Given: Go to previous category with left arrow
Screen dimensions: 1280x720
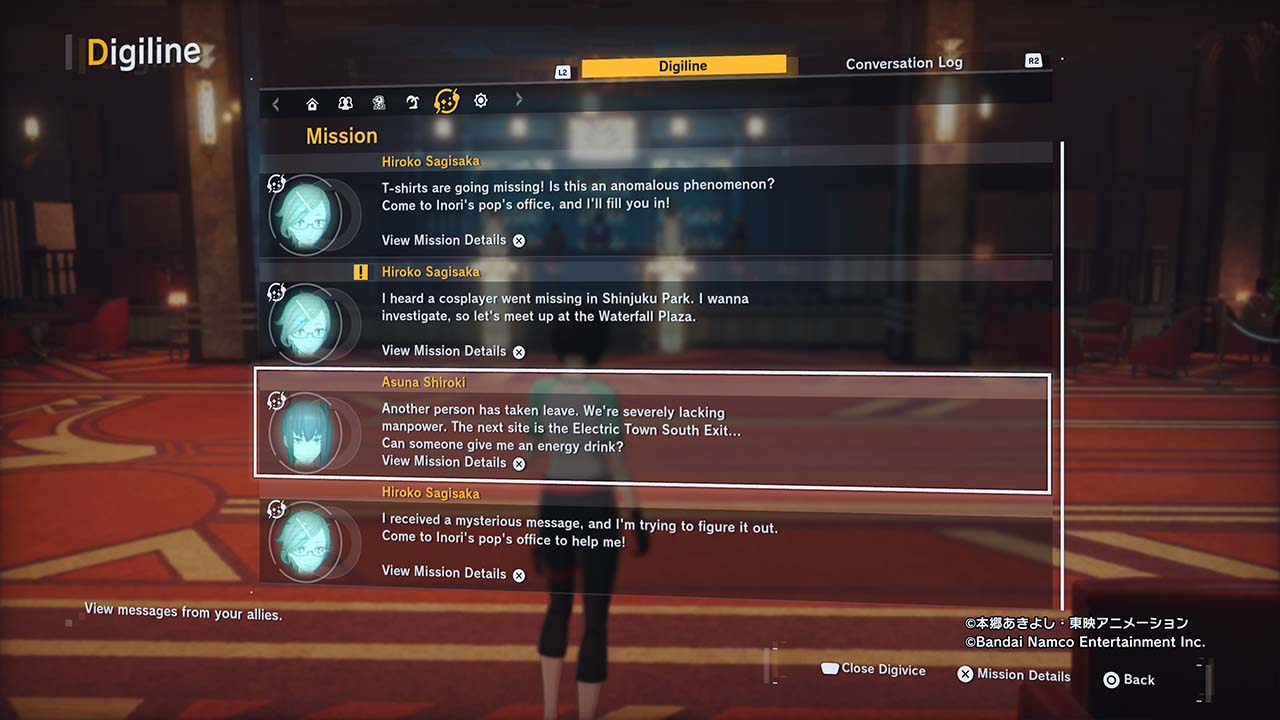Looking at the screenshot, I should [276, 104].
